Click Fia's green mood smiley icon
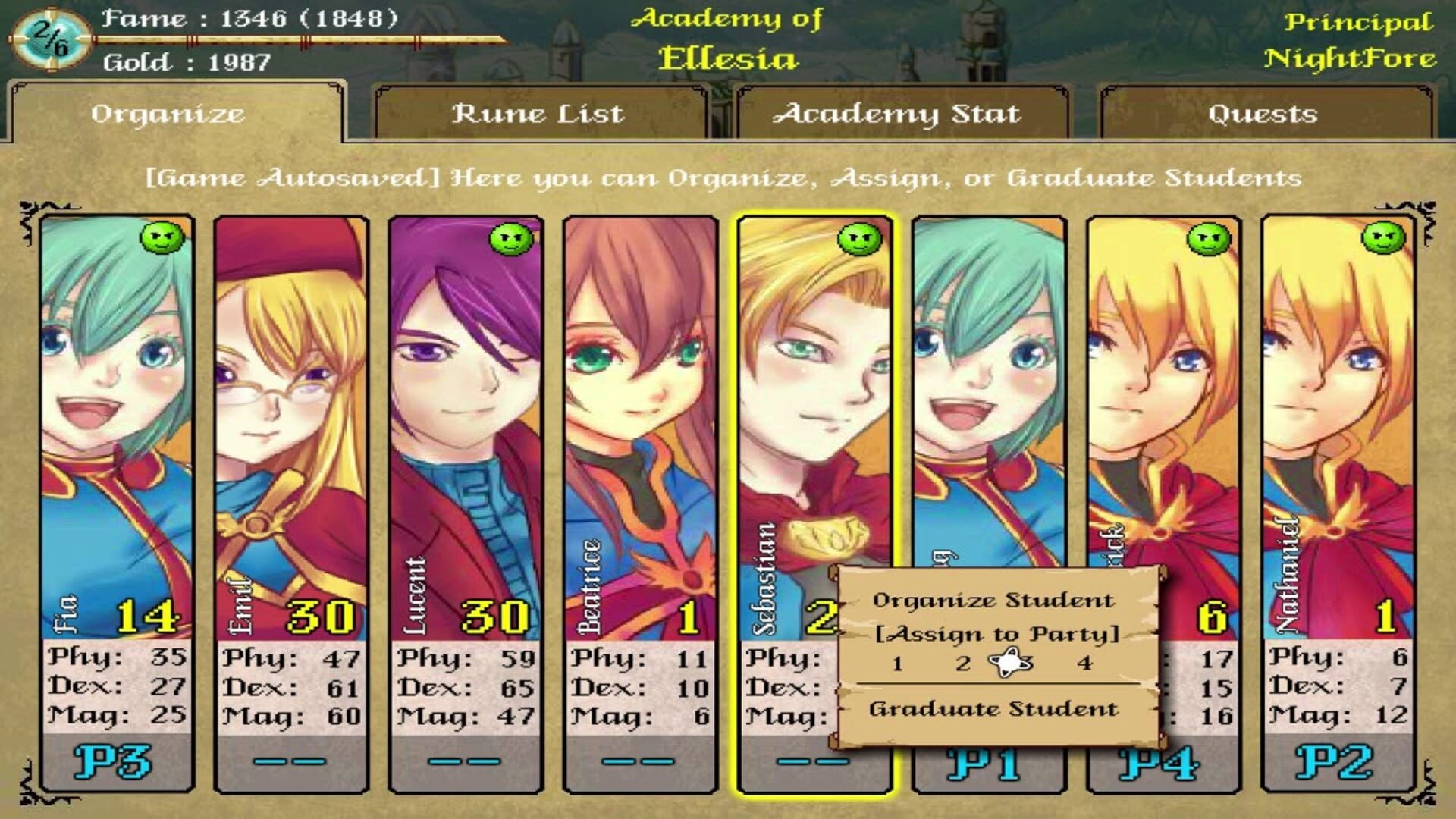Screen dimensions: 1456x819 164,237
